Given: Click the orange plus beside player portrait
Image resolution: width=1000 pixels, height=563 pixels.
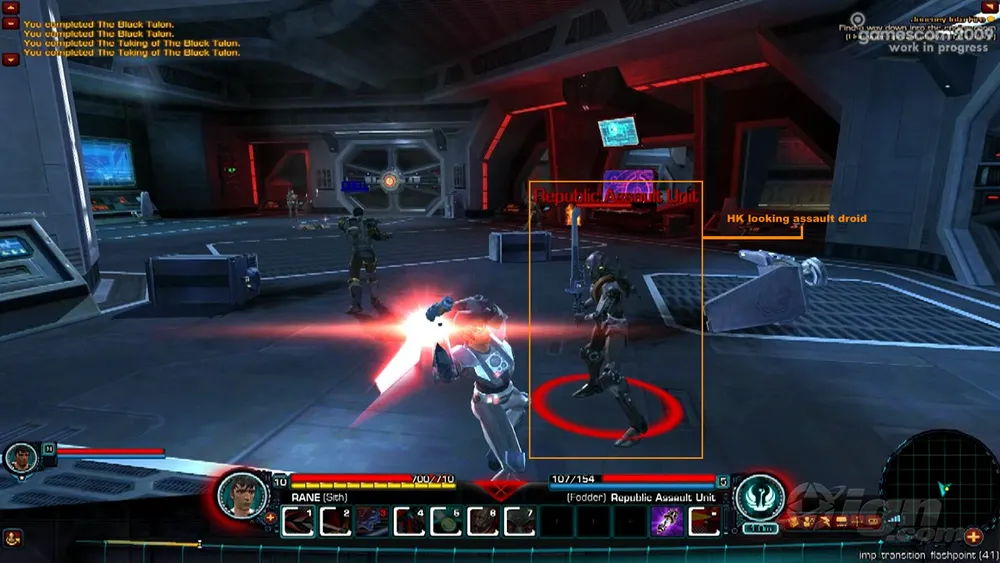Looking at the screenshot, I should pos(270,517).
